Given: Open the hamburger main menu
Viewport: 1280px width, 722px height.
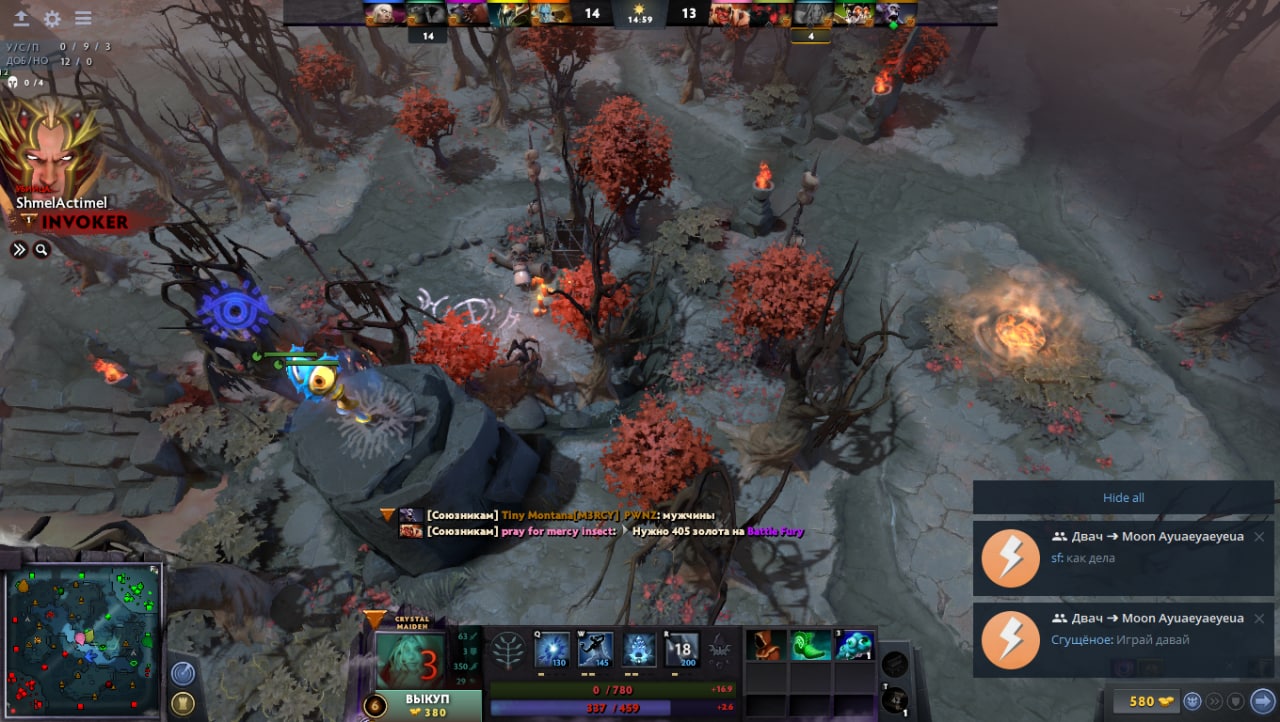Looking at the screenshot, I should pos(83,19).
